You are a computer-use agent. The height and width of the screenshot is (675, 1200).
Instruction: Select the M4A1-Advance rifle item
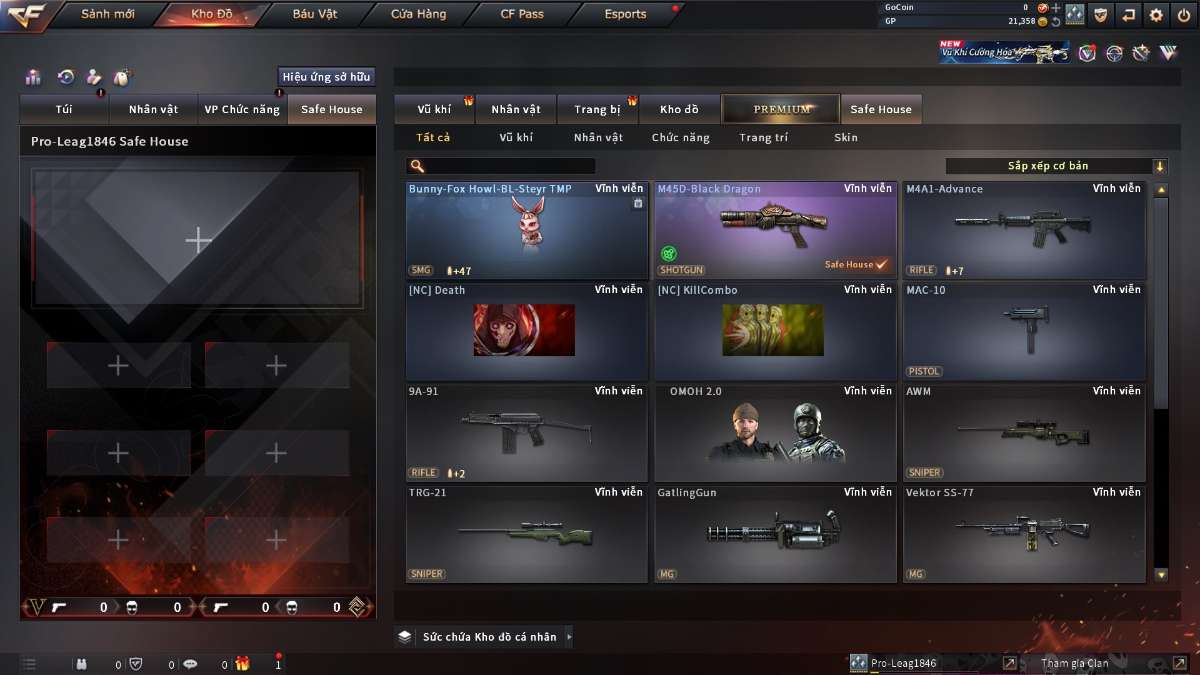1023,230
